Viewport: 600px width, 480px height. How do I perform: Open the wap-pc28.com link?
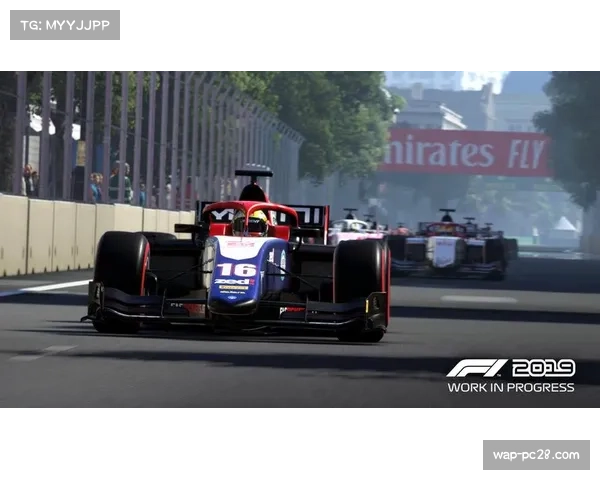click(x=535, y=455)
